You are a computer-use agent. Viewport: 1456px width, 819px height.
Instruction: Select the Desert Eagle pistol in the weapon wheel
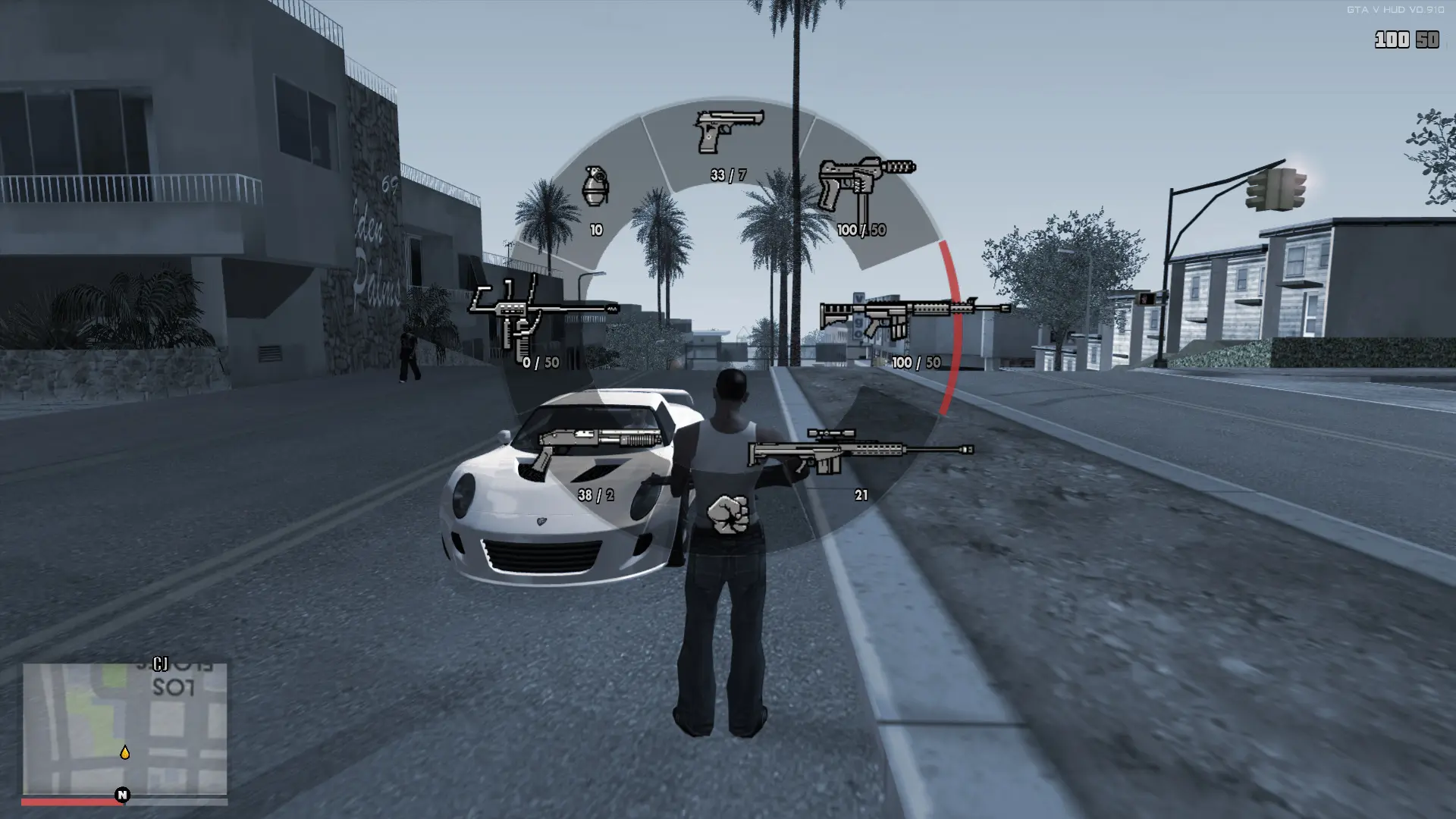click(x=726, y=133)
